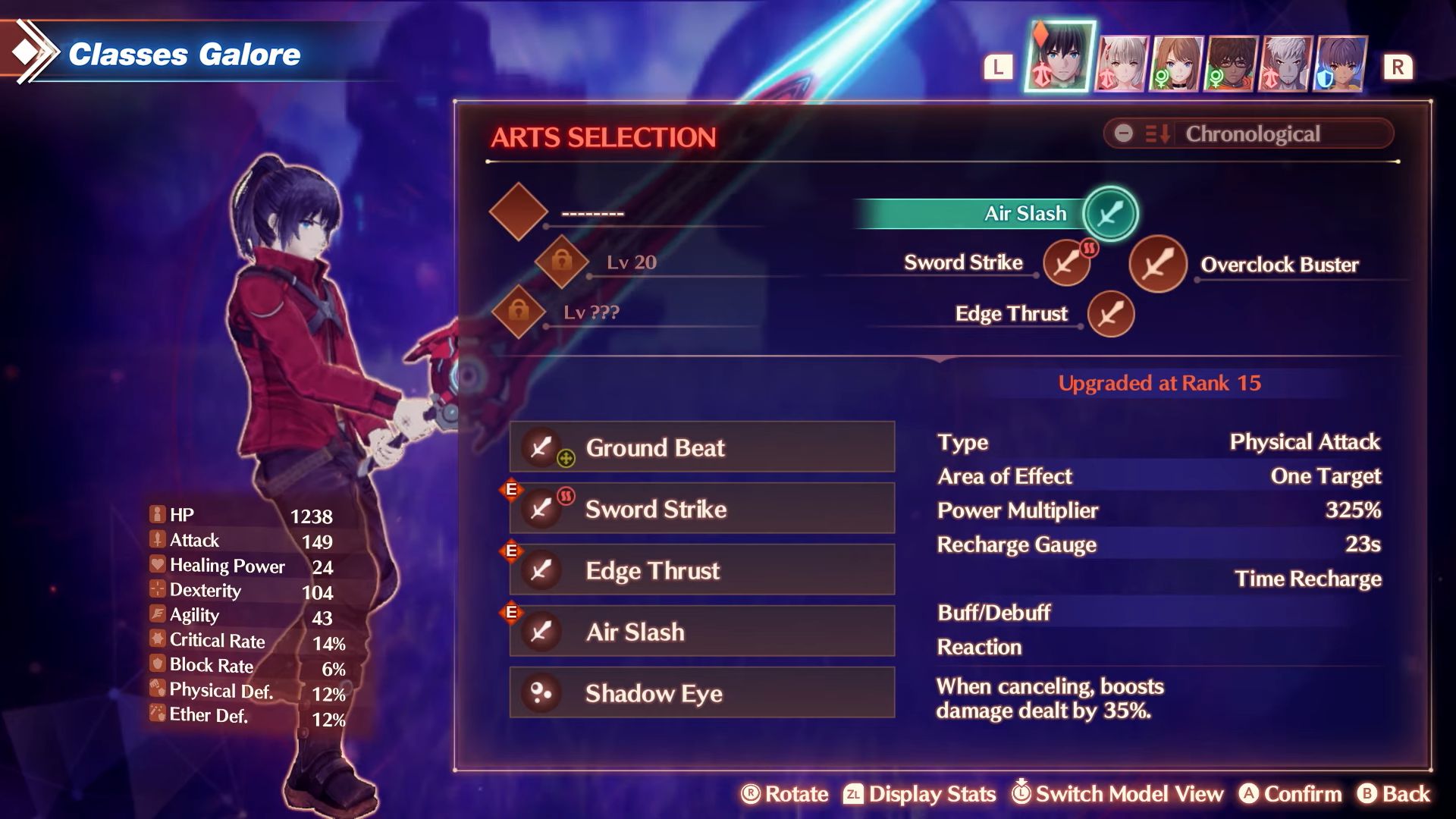Image resolution: width=1456 pixels, height=819 pixels.
Task: Select the Shadow Eye art row
Action: pos(701,693)
